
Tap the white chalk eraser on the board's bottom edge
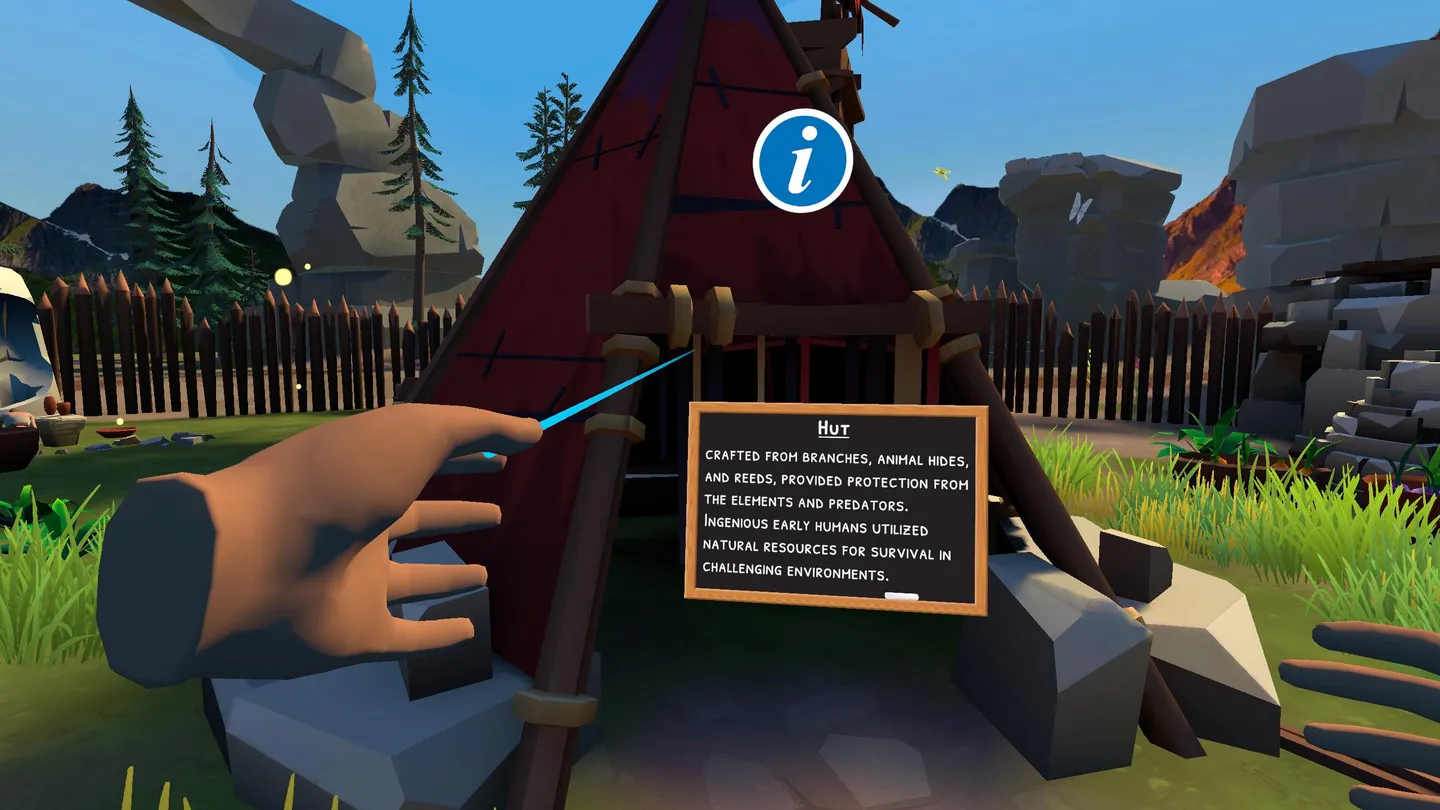click(x=903, y=594)
